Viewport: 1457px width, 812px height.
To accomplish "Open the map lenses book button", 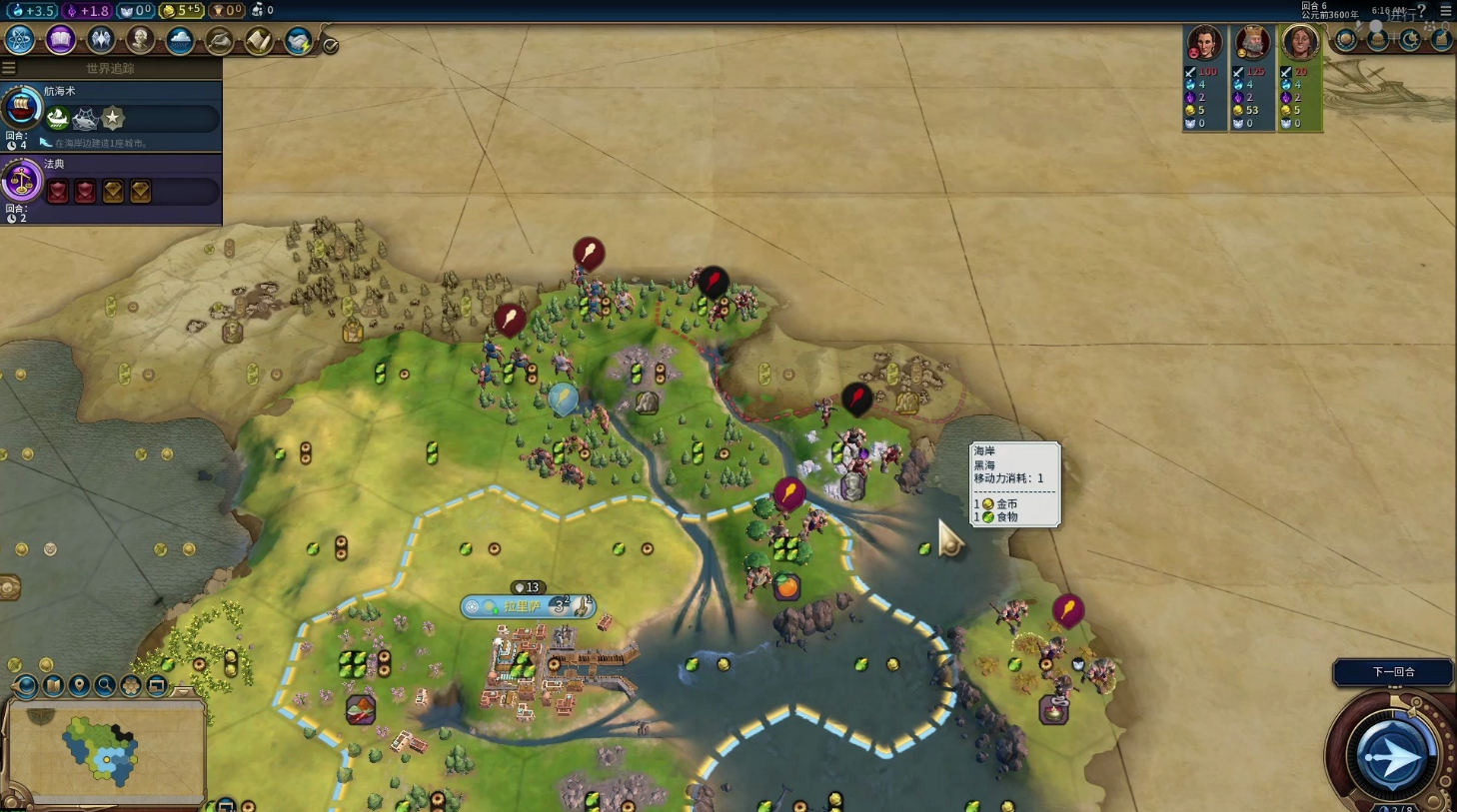I will pyautogui.click(x=53, y=685).
